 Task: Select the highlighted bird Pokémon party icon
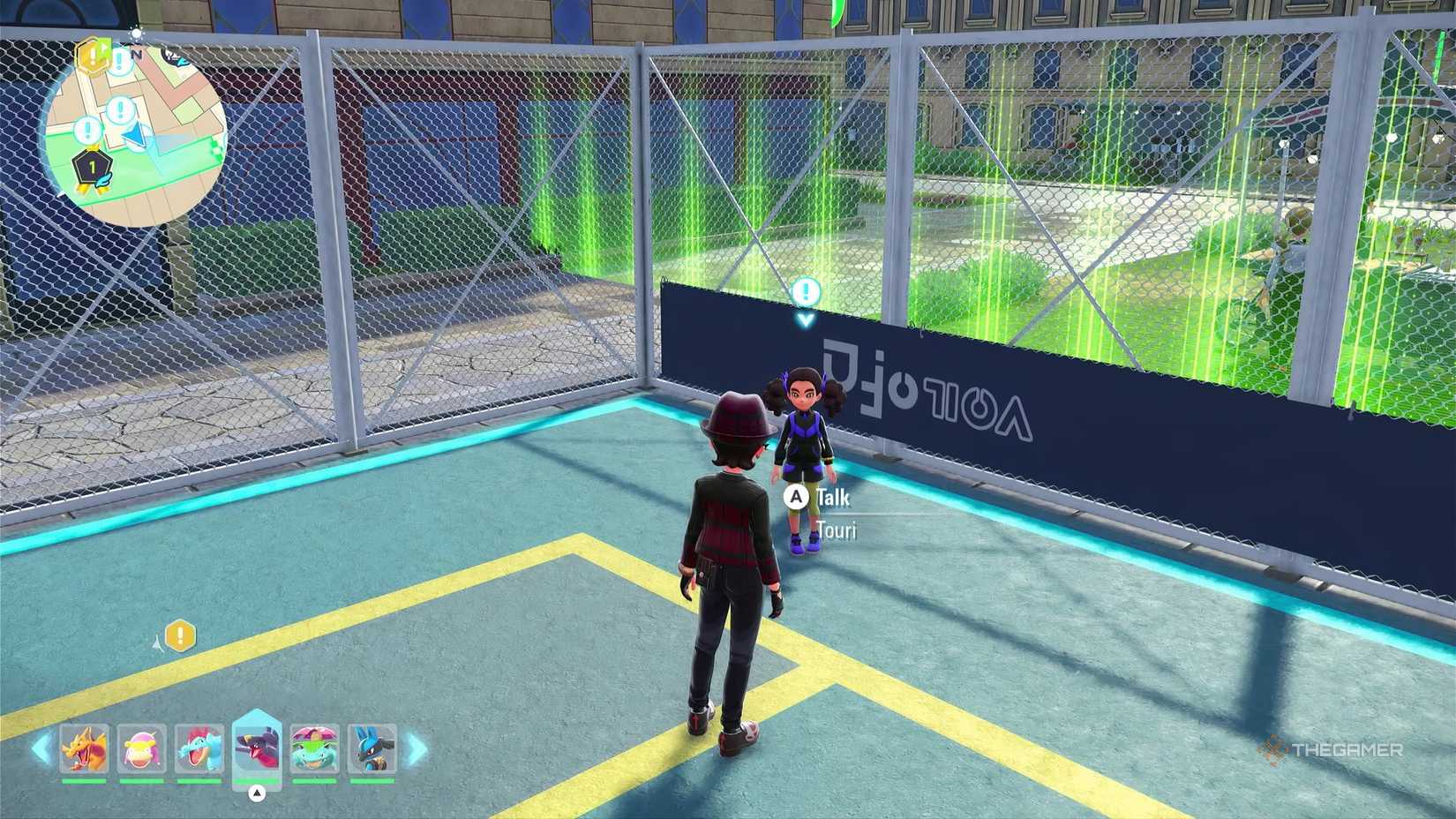[x=259, y=748]
